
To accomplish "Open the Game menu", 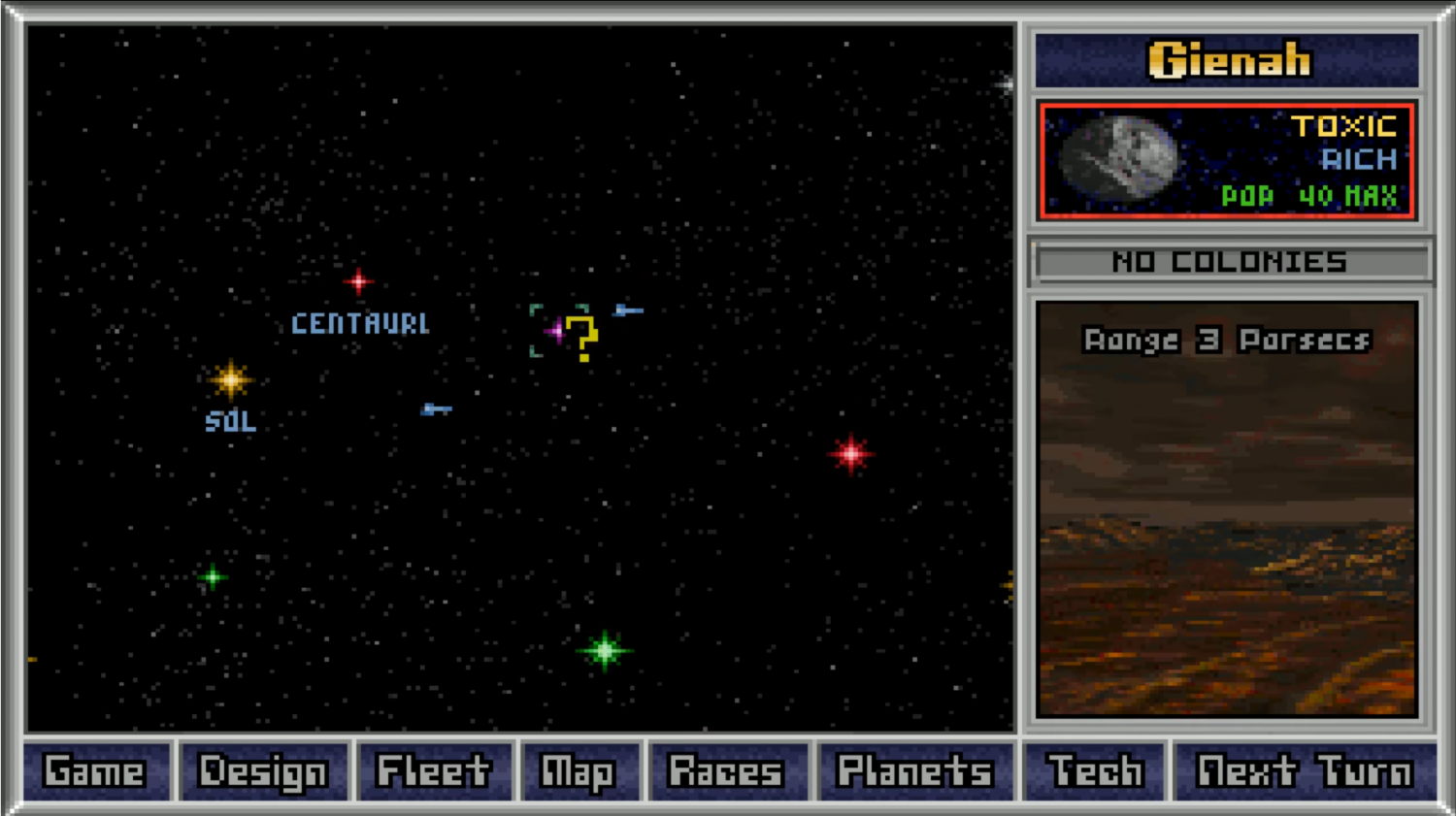I will 95,772.
